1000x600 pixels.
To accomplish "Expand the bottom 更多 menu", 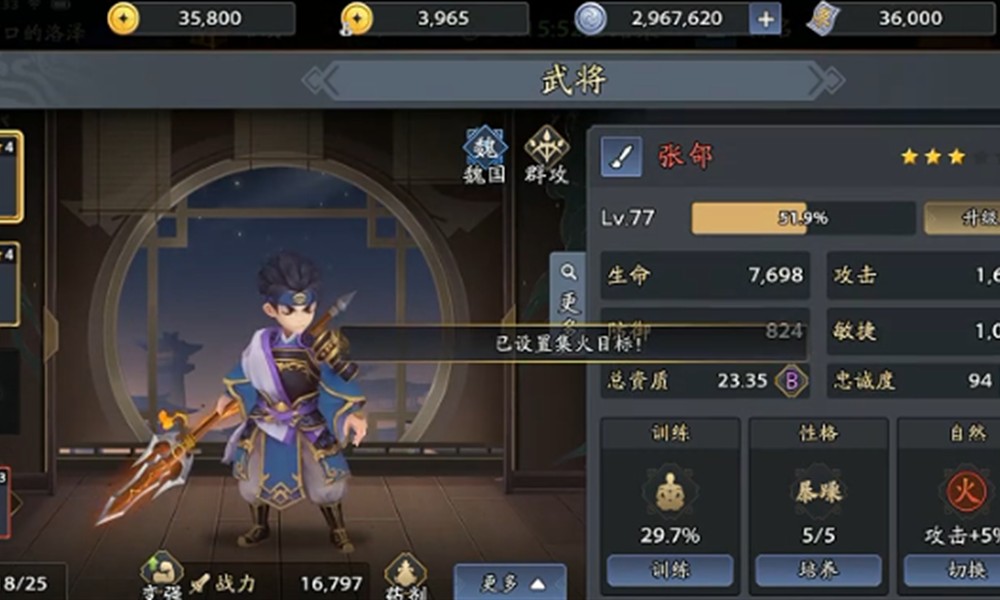I will click(510, 582).
